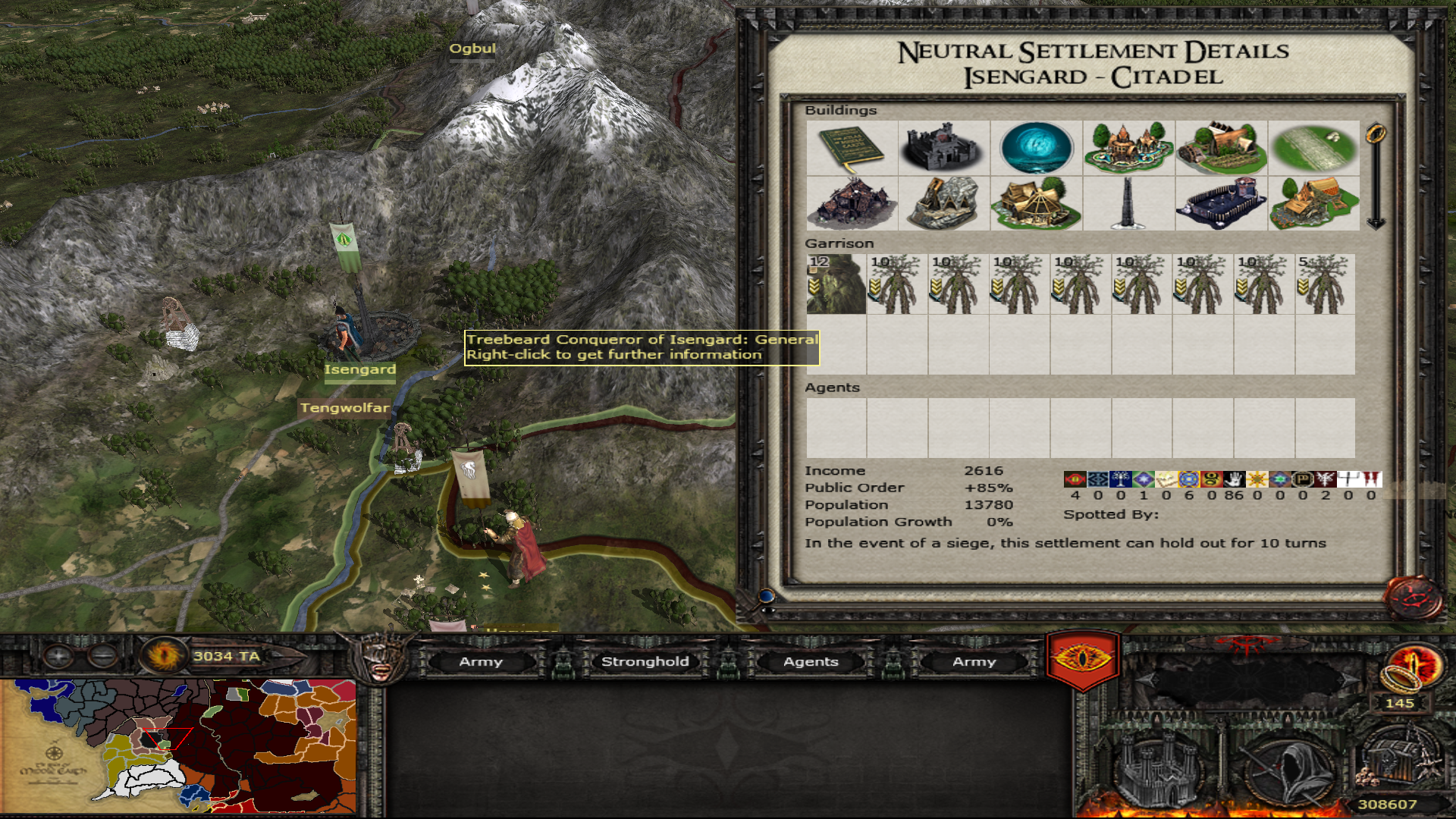Viewport: 1456px width, 819px height.
Task: Switch to the Stronghold tab
Action: click(x=645, y=662)
